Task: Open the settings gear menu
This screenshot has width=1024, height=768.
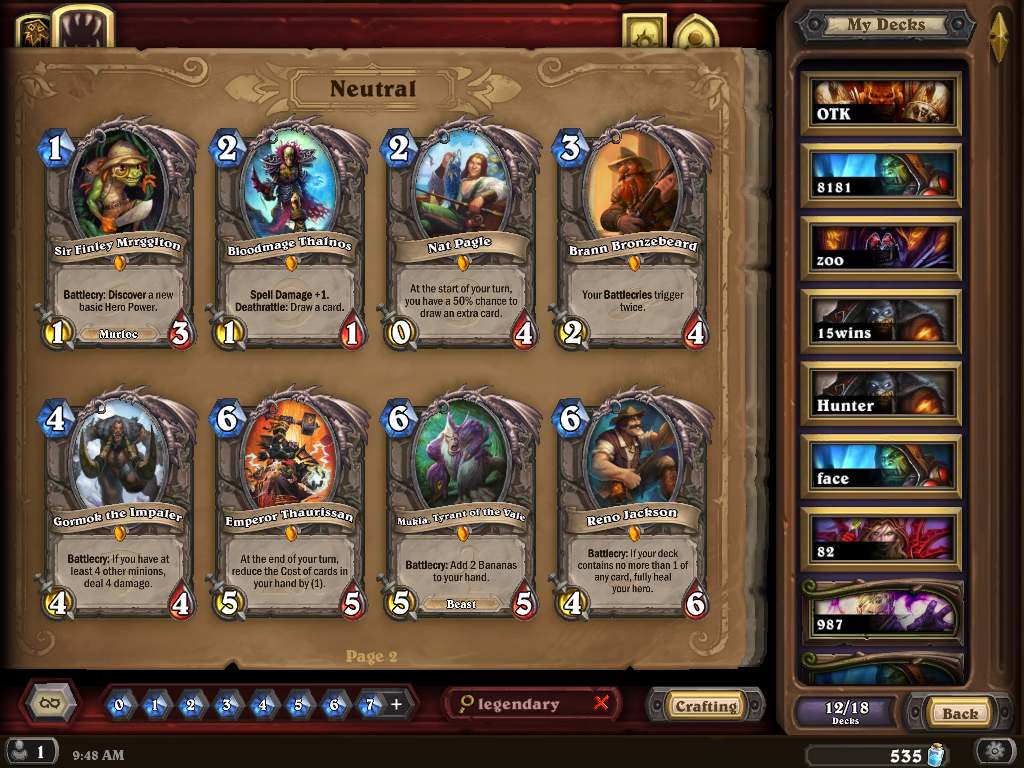Action: (995, 752)
